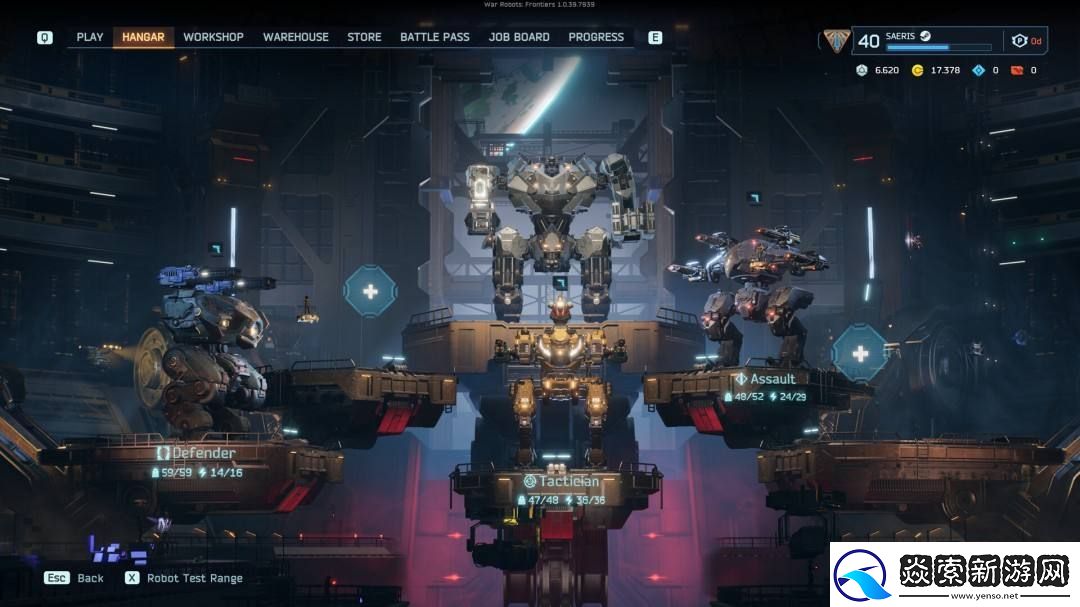Click the gold coin currency balance
1080x607 pixels.
(936, 70)
